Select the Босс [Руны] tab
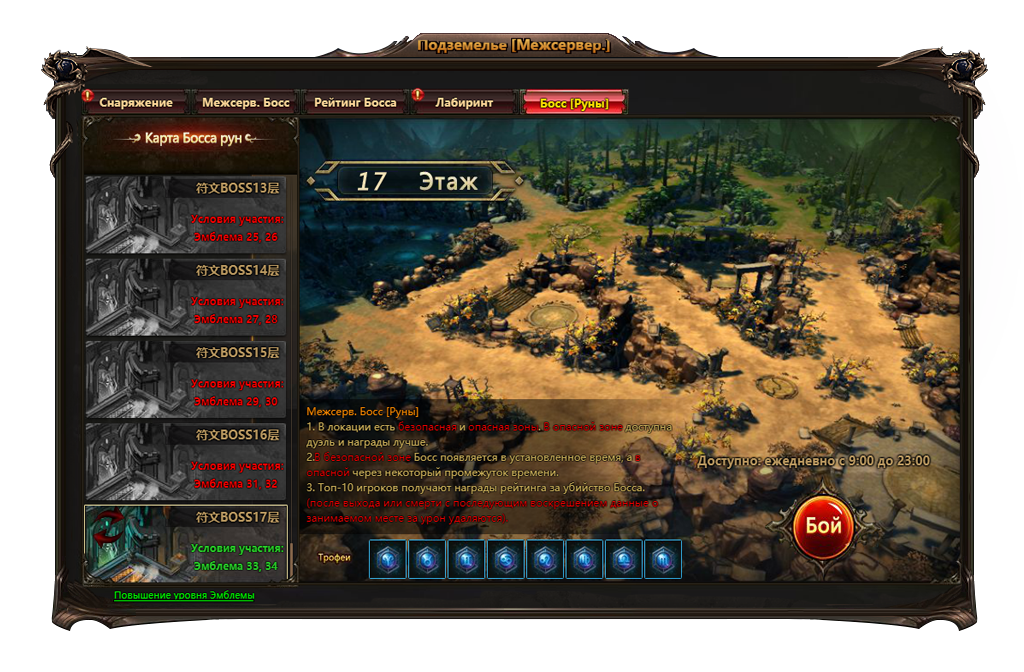Viewport: 1024px width, 672px height. (574, 103)
